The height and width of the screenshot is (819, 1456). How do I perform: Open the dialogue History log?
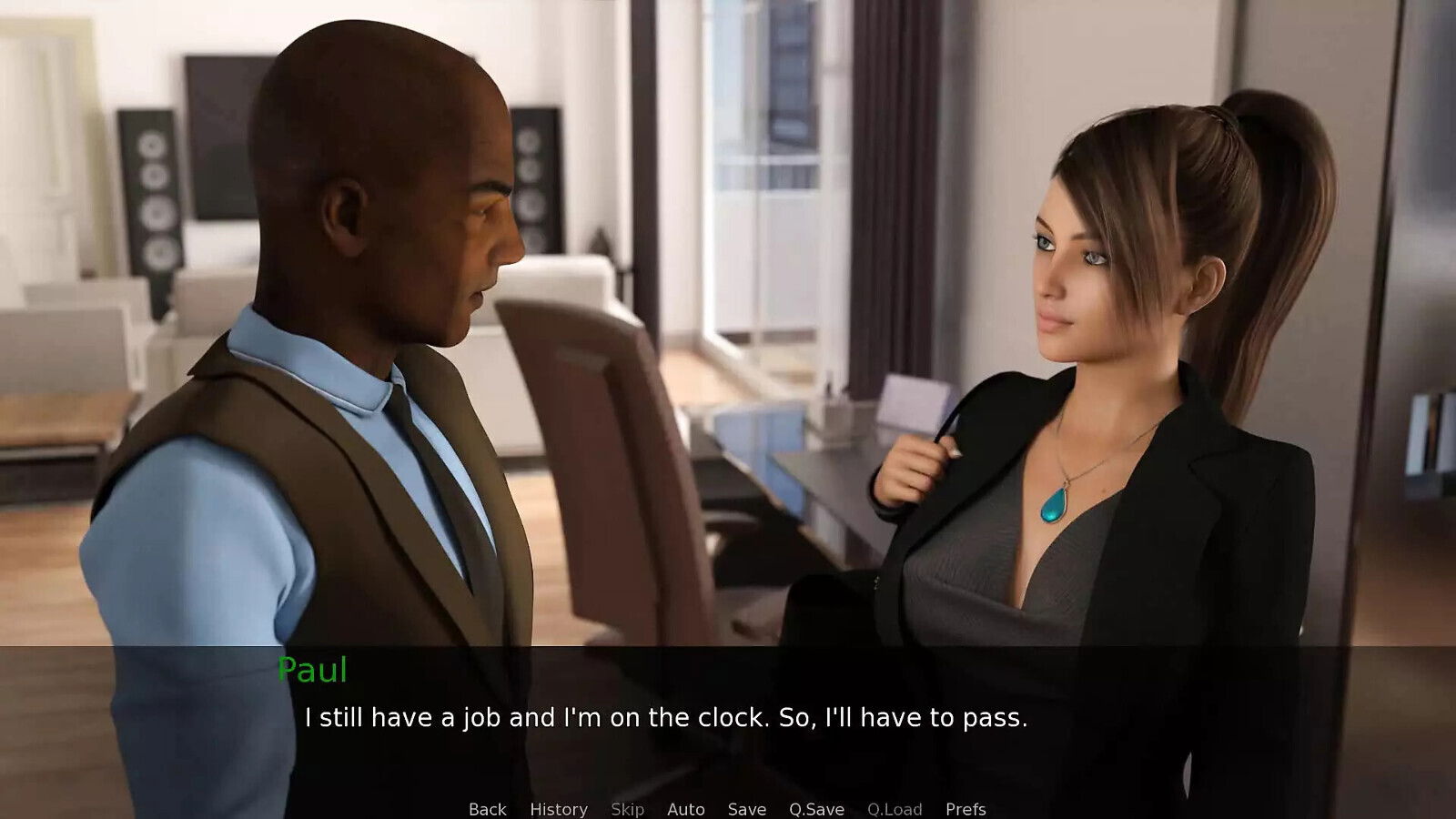tap(559, 809)
